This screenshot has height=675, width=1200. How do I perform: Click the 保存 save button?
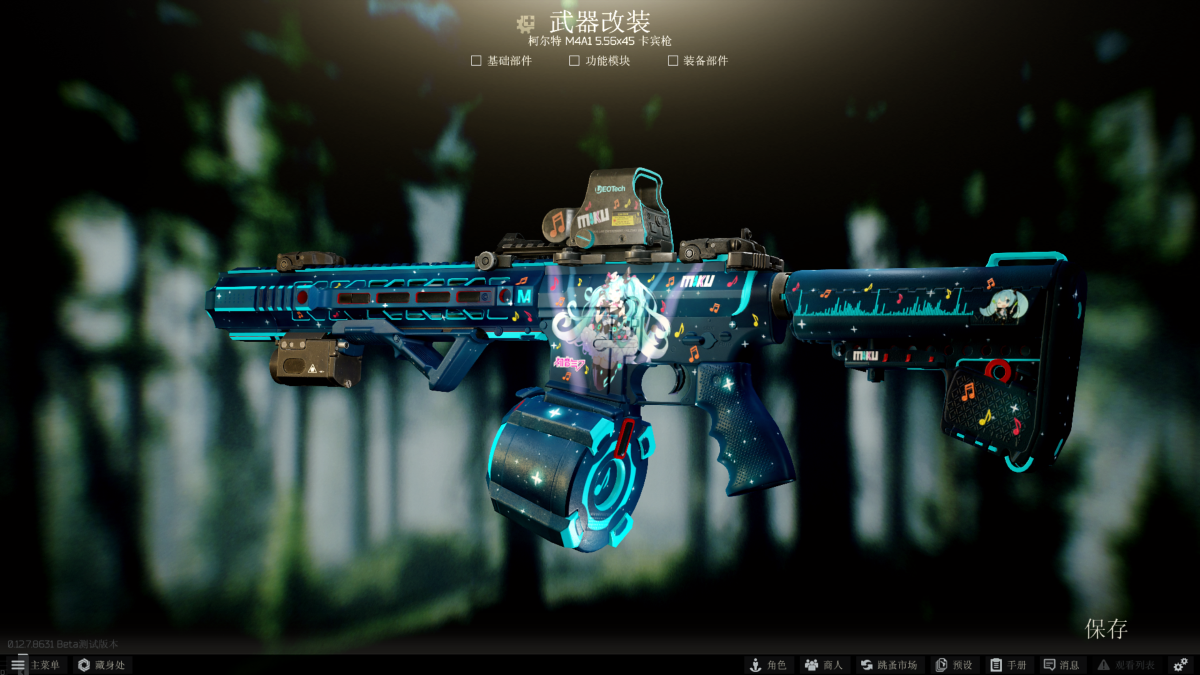(1106, 629)
